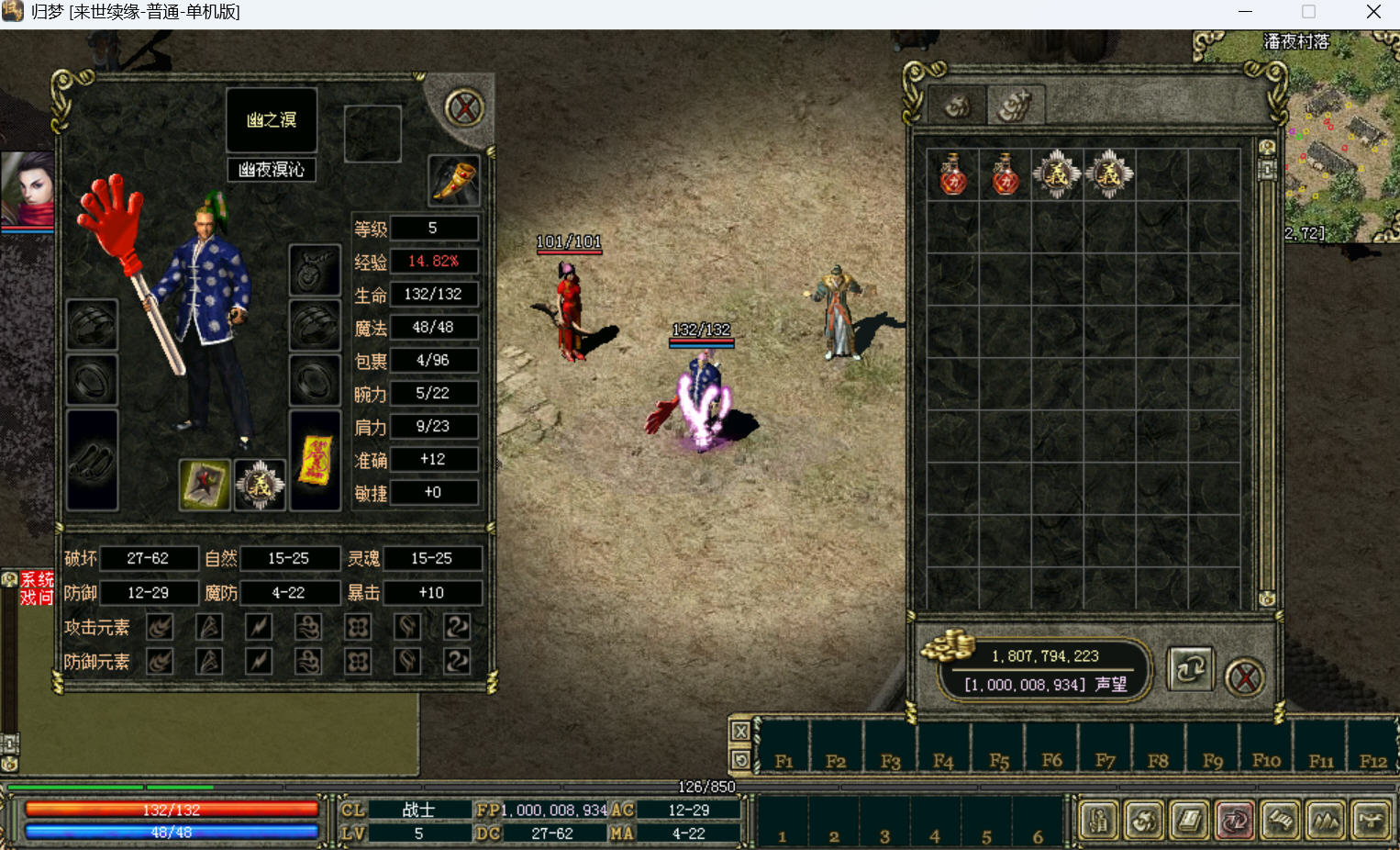Select the horn item slot

click(453, 180)
